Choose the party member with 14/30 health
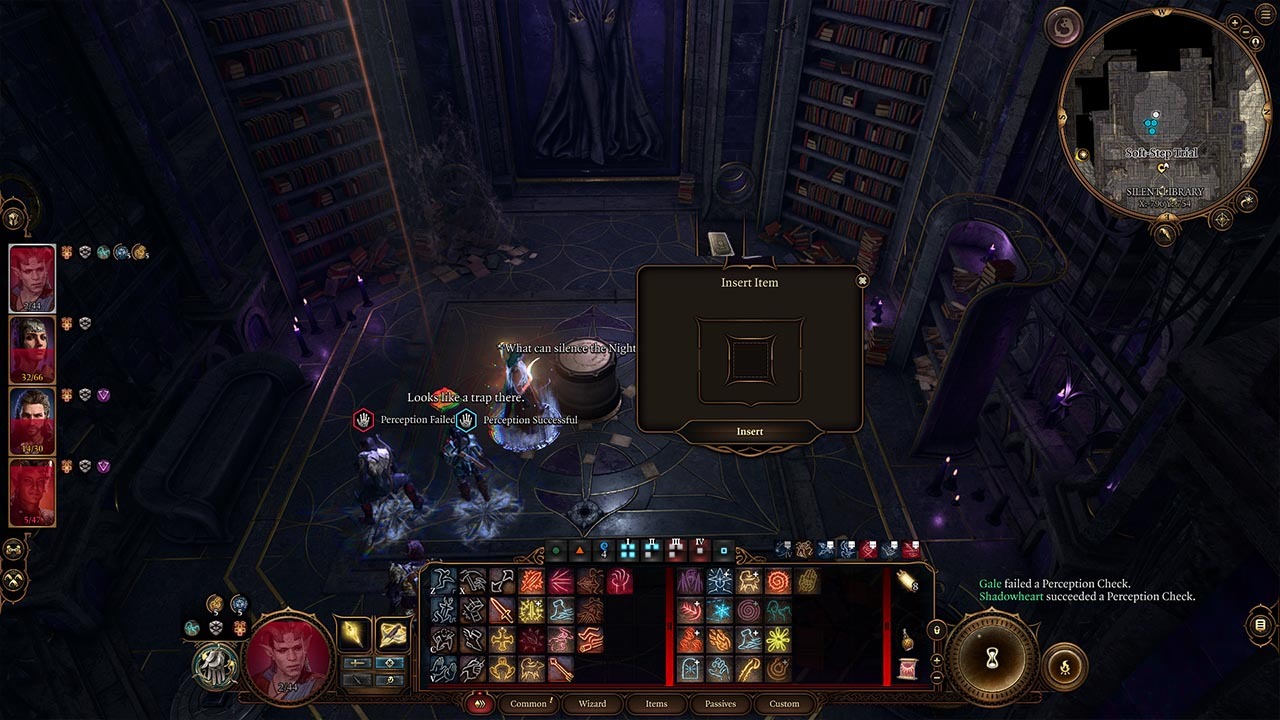This screenshot has width=1280, height=720. pos(32,421)
